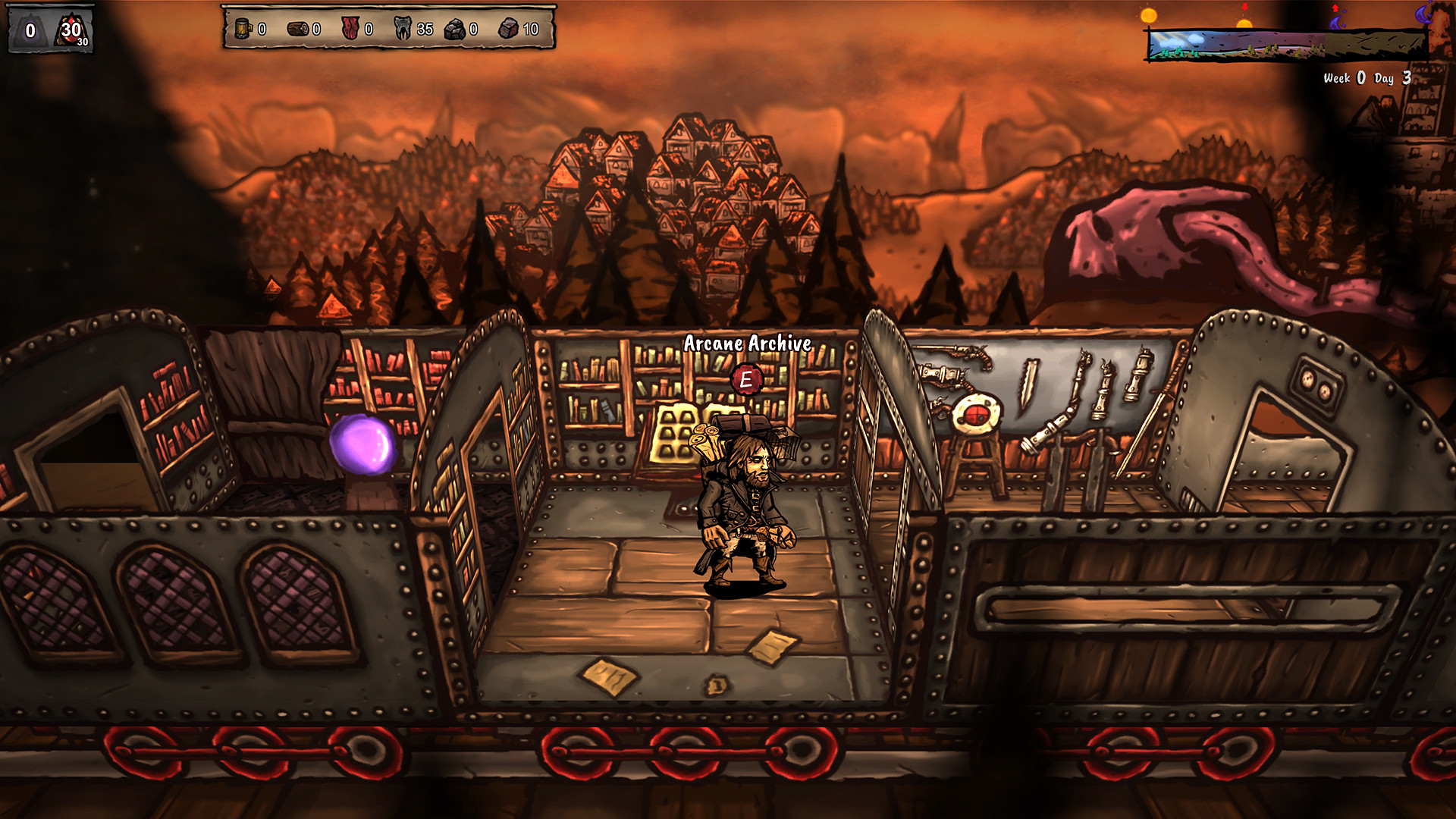Click the beer mug resource icon
The width and height of the screenshot is (1456, 819).
[x=242, y=29]
